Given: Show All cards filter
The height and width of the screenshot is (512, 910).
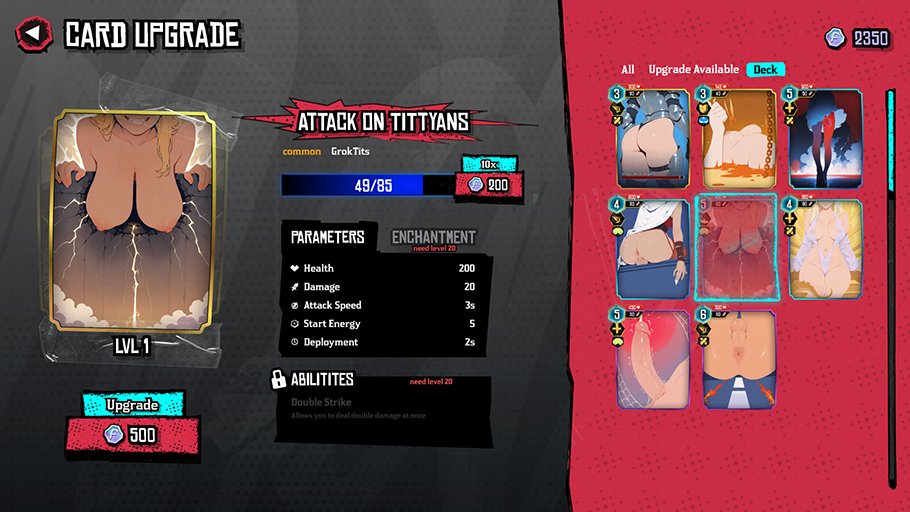Looking at the screenshot, I should 627,69.
